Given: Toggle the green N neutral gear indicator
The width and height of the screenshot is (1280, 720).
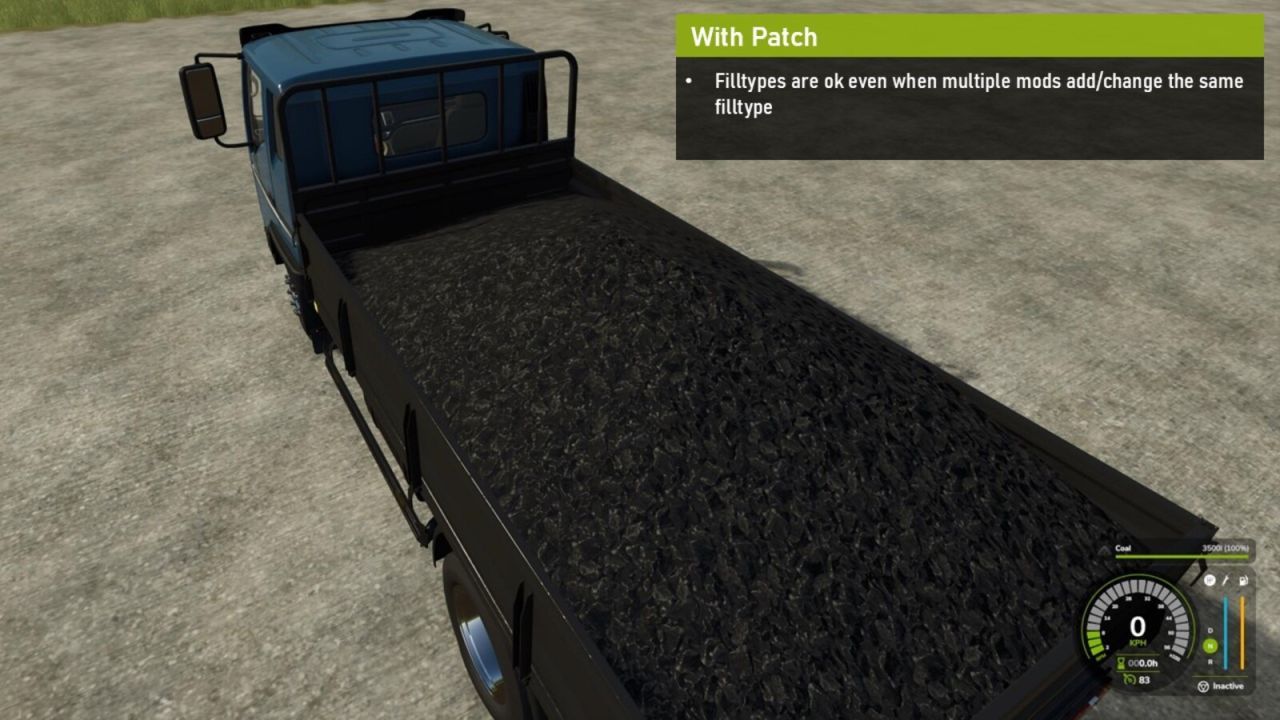Looking at the screenshot, I should pos(1211,645).
